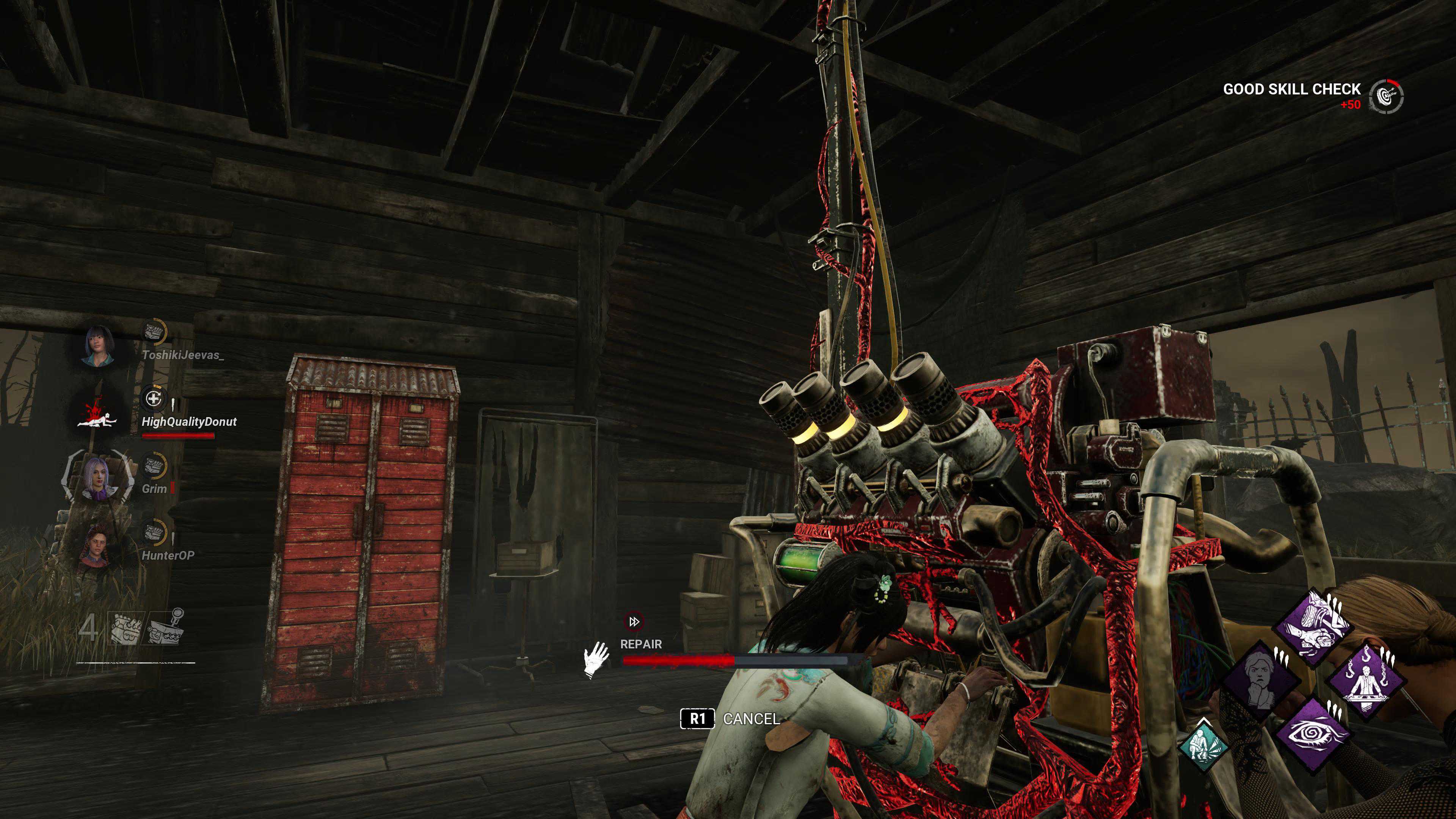Click the remaining generators icon
Viewport: 1456px width, 819px height.
point(127,628)
